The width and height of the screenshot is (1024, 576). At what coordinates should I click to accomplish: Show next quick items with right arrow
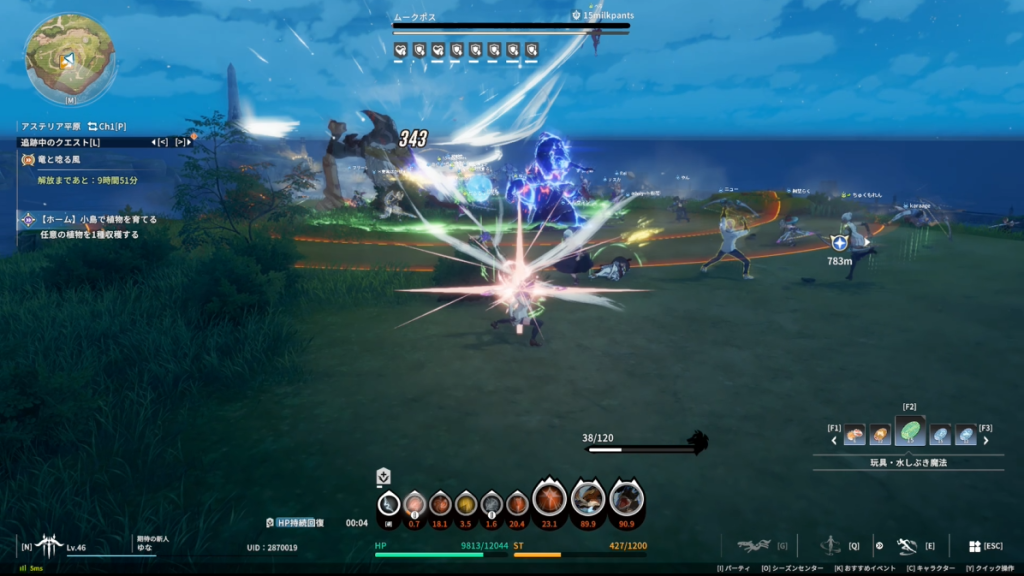tap(986, 439)
